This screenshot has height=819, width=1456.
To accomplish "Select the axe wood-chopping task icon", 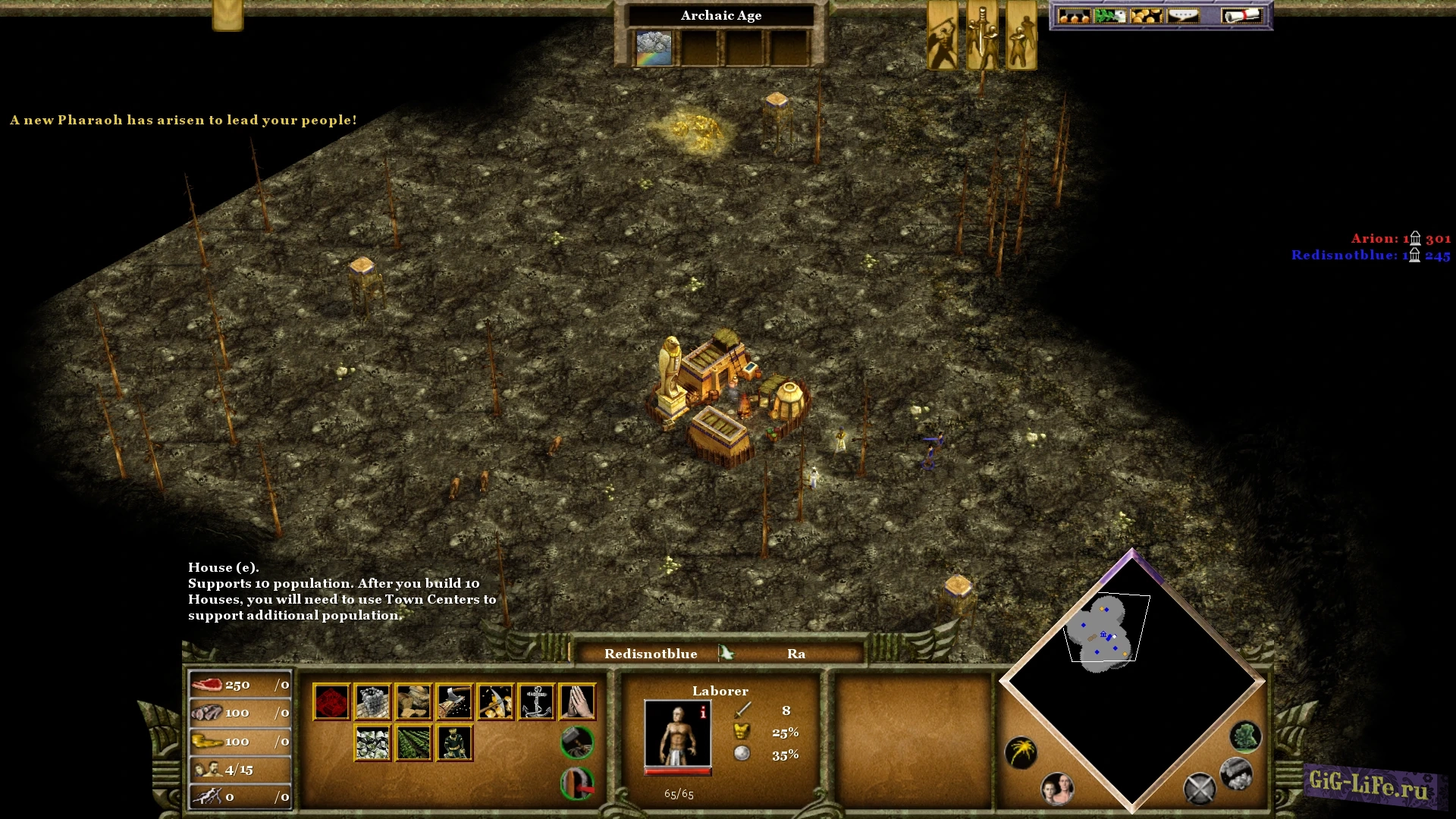I will pos(454,701).
